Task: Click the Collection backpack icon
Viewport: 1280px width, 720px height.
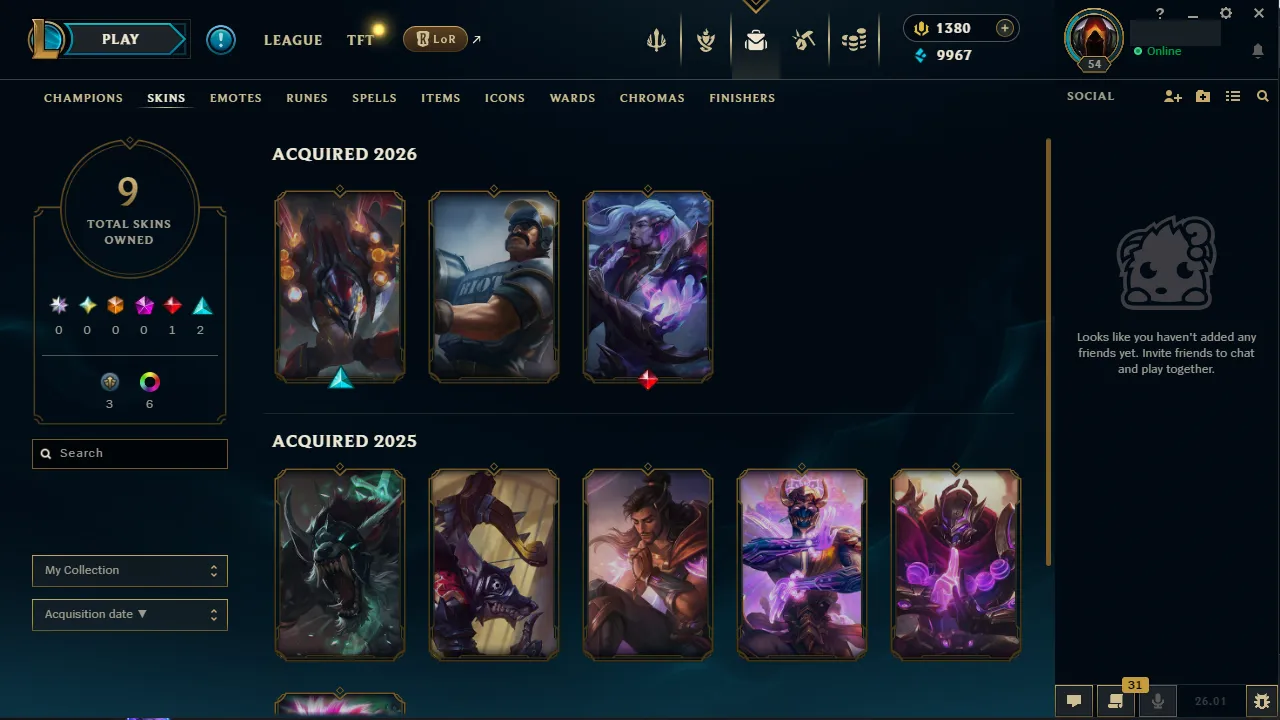Action: click(x=755, y=40)
